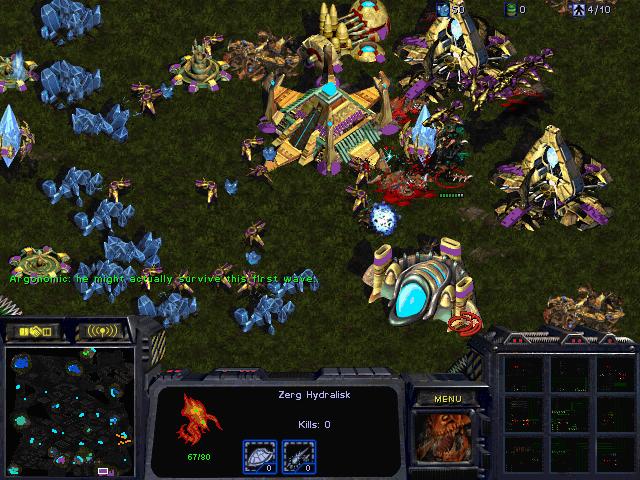Open the game MENU
Screen dimensions: 640x480
tap(447, 399)
